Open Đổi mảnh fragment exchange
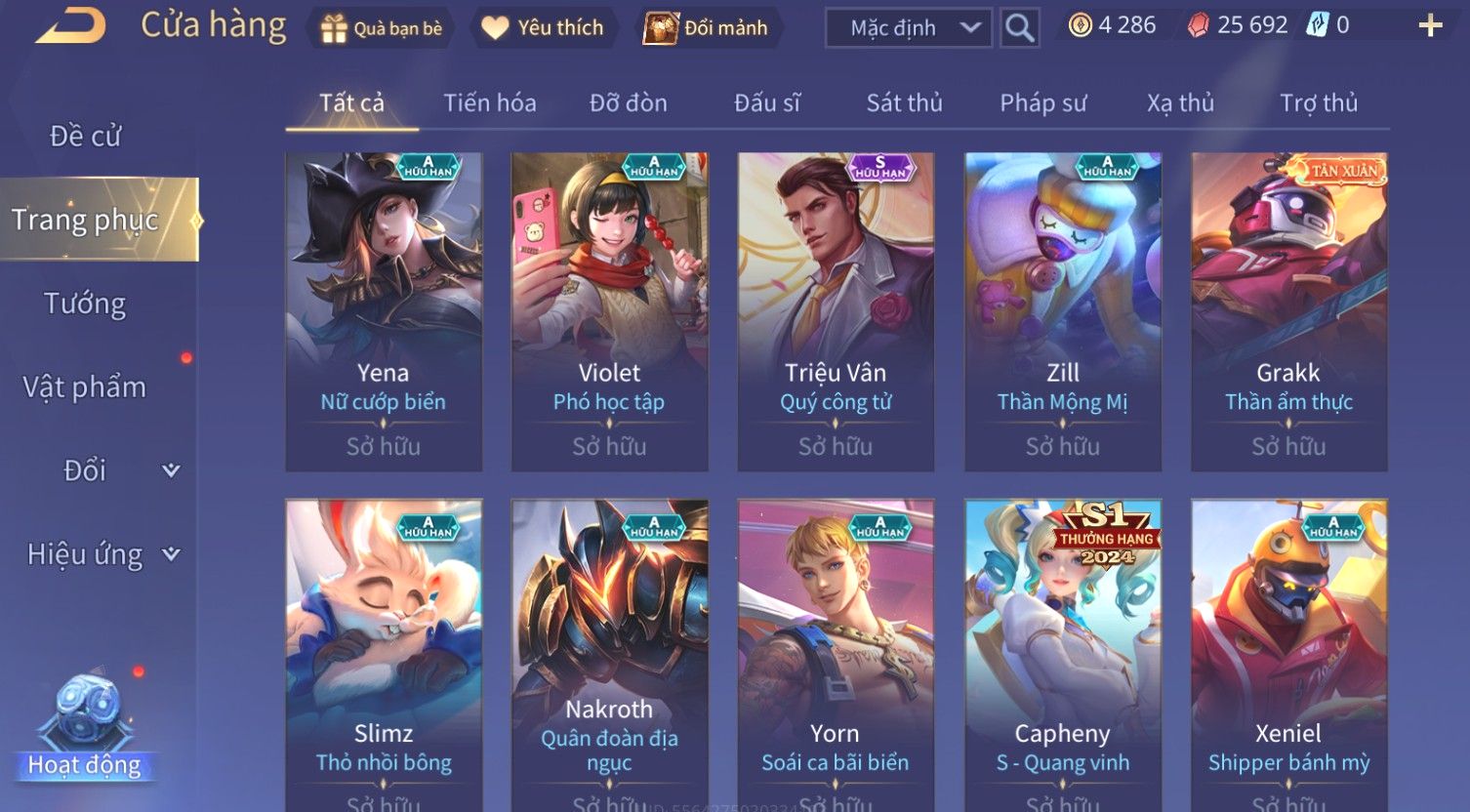Viewport: 1470px width, 812px height. [x=706, y=28]
